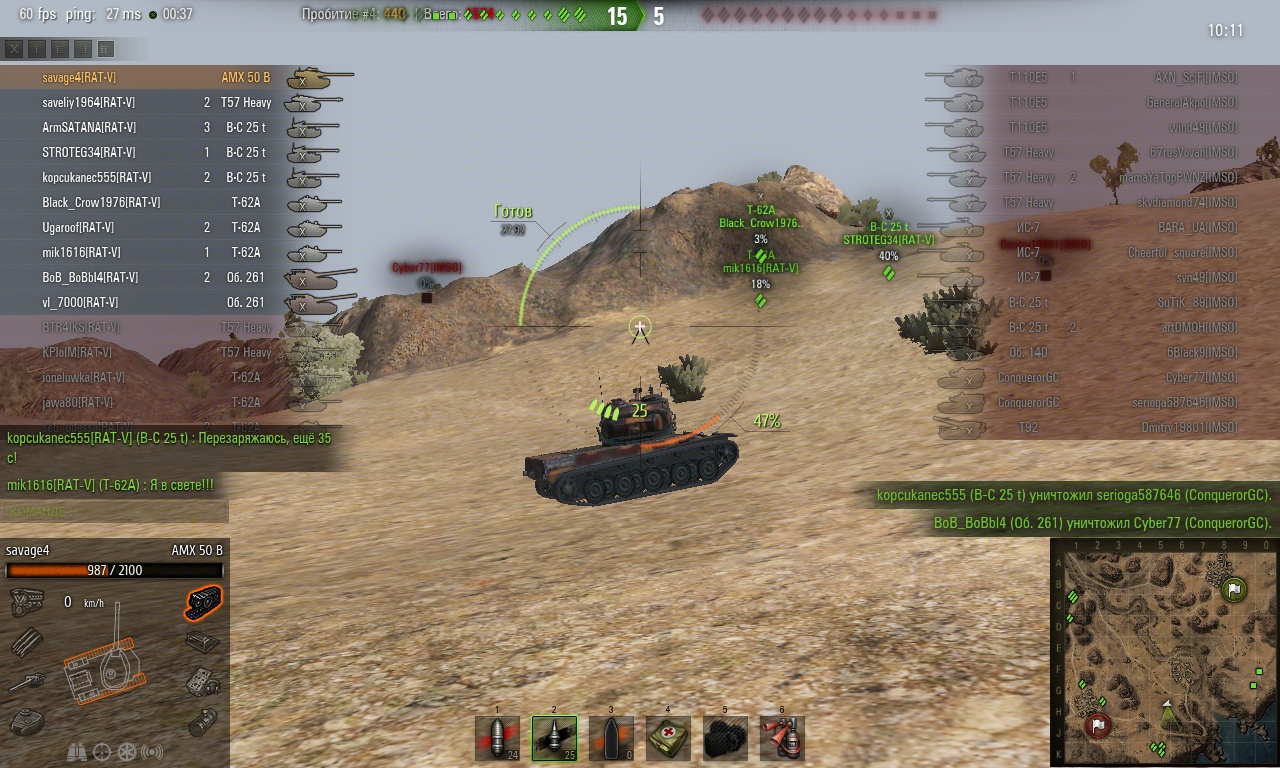1280x768 pixels.
Task: Click own savage4 AMX 50 B row
Action: pyautogui.click(x=150, y=77)
